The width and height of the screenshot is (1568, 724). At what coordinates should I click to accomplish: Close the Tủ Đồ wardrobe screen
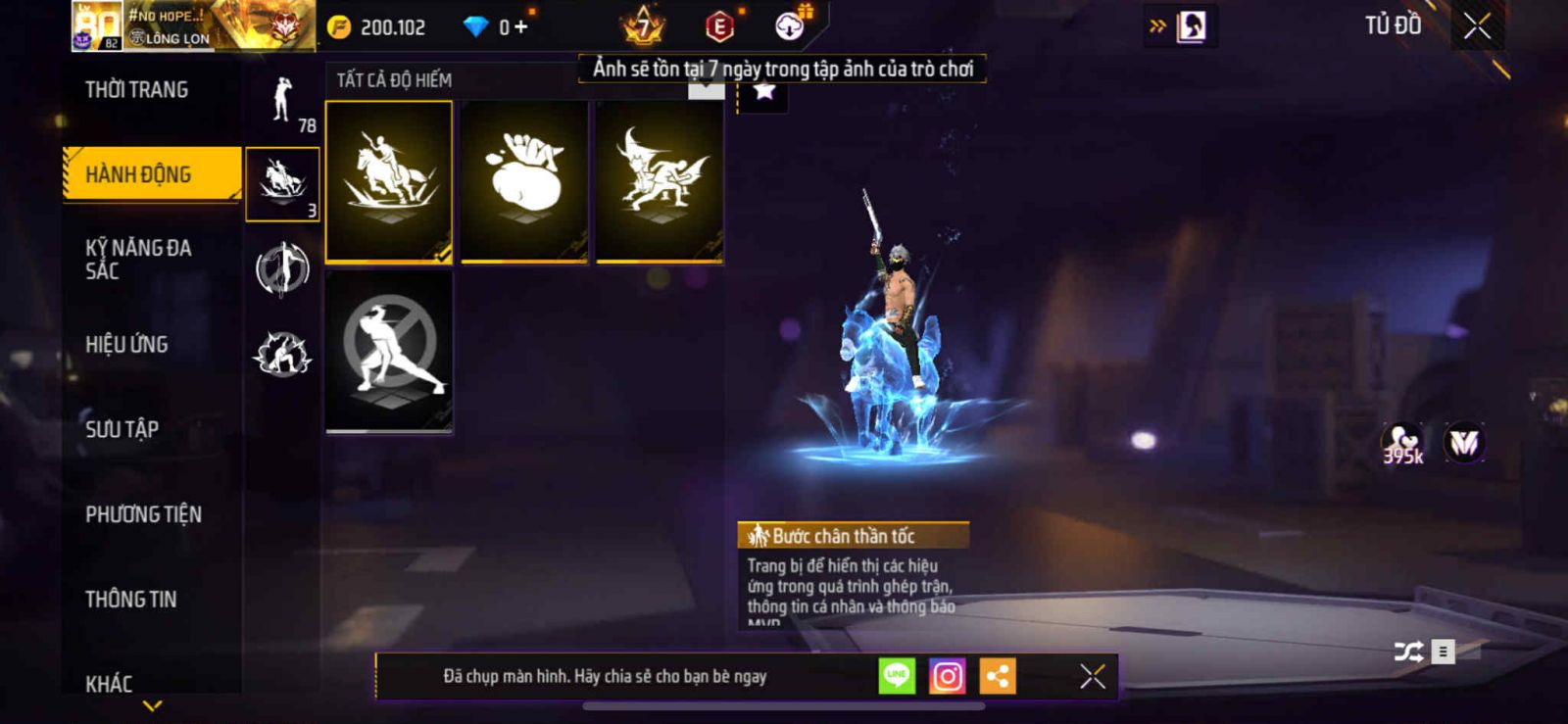tap(1477, 26)
